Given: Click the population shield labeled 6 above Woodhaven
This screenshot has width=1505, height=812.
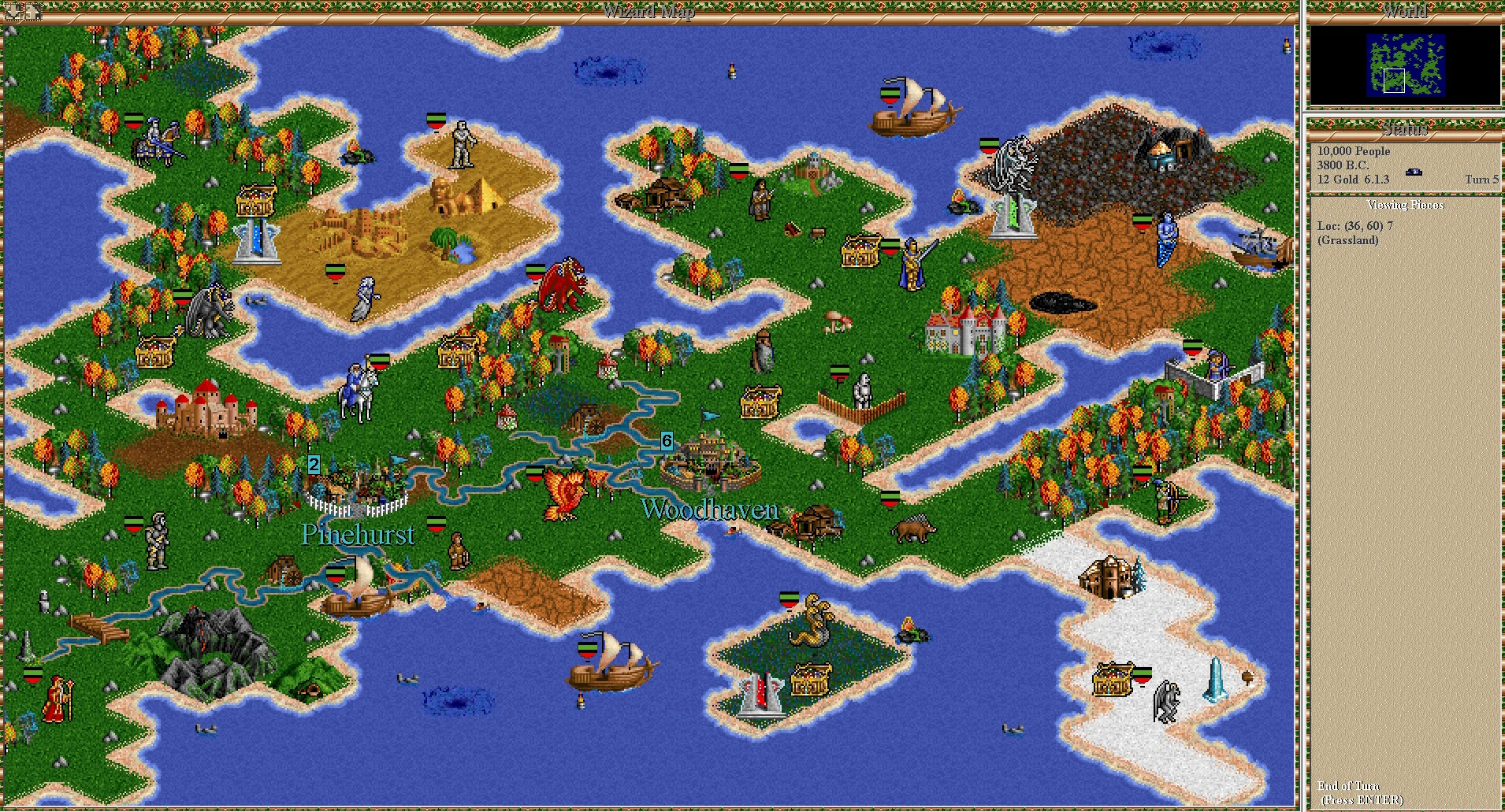Looking at the screenshot, I should (x=666, y=442).
